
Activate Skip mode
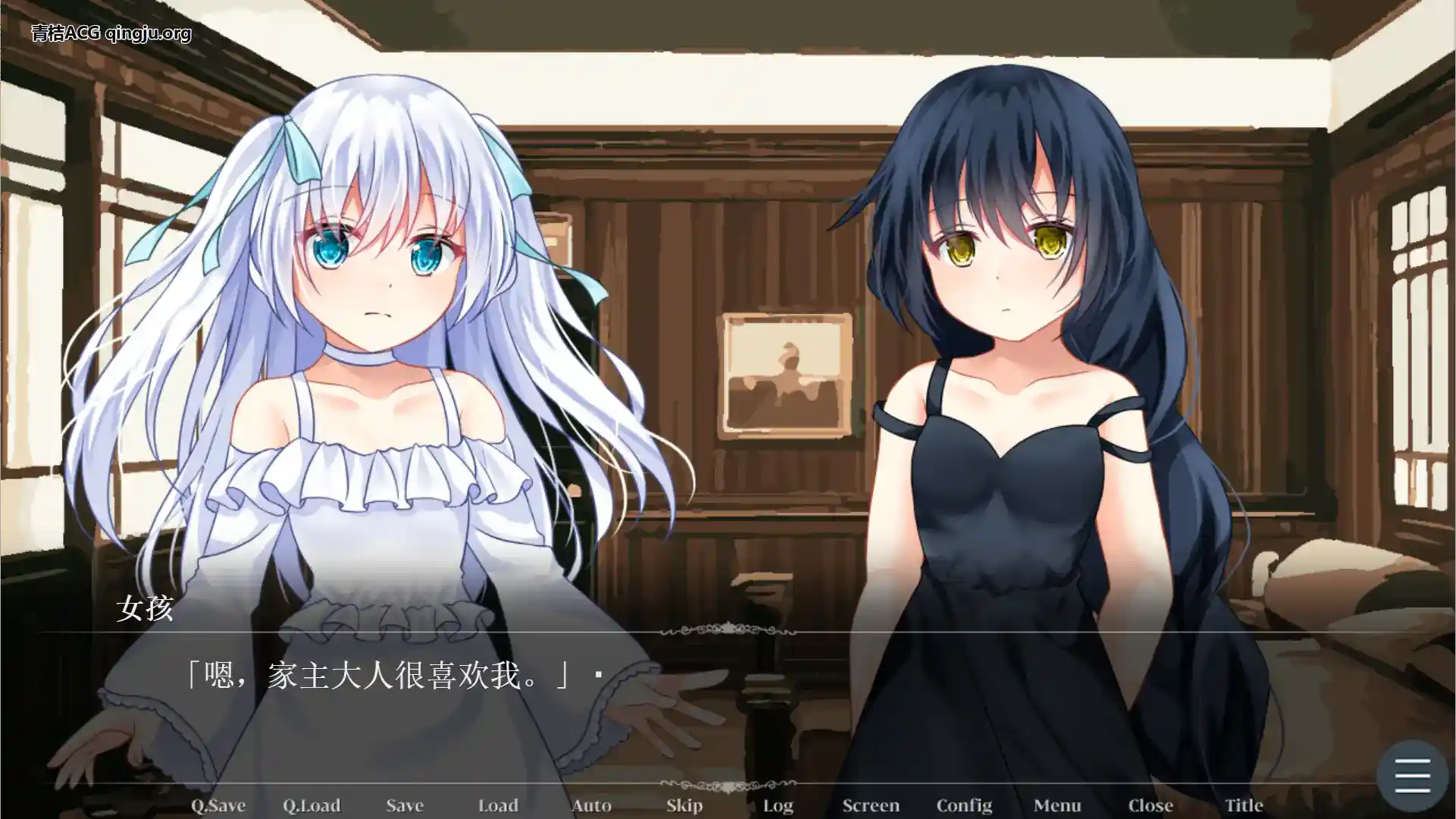pyautogui.click(x=684, y=805)
